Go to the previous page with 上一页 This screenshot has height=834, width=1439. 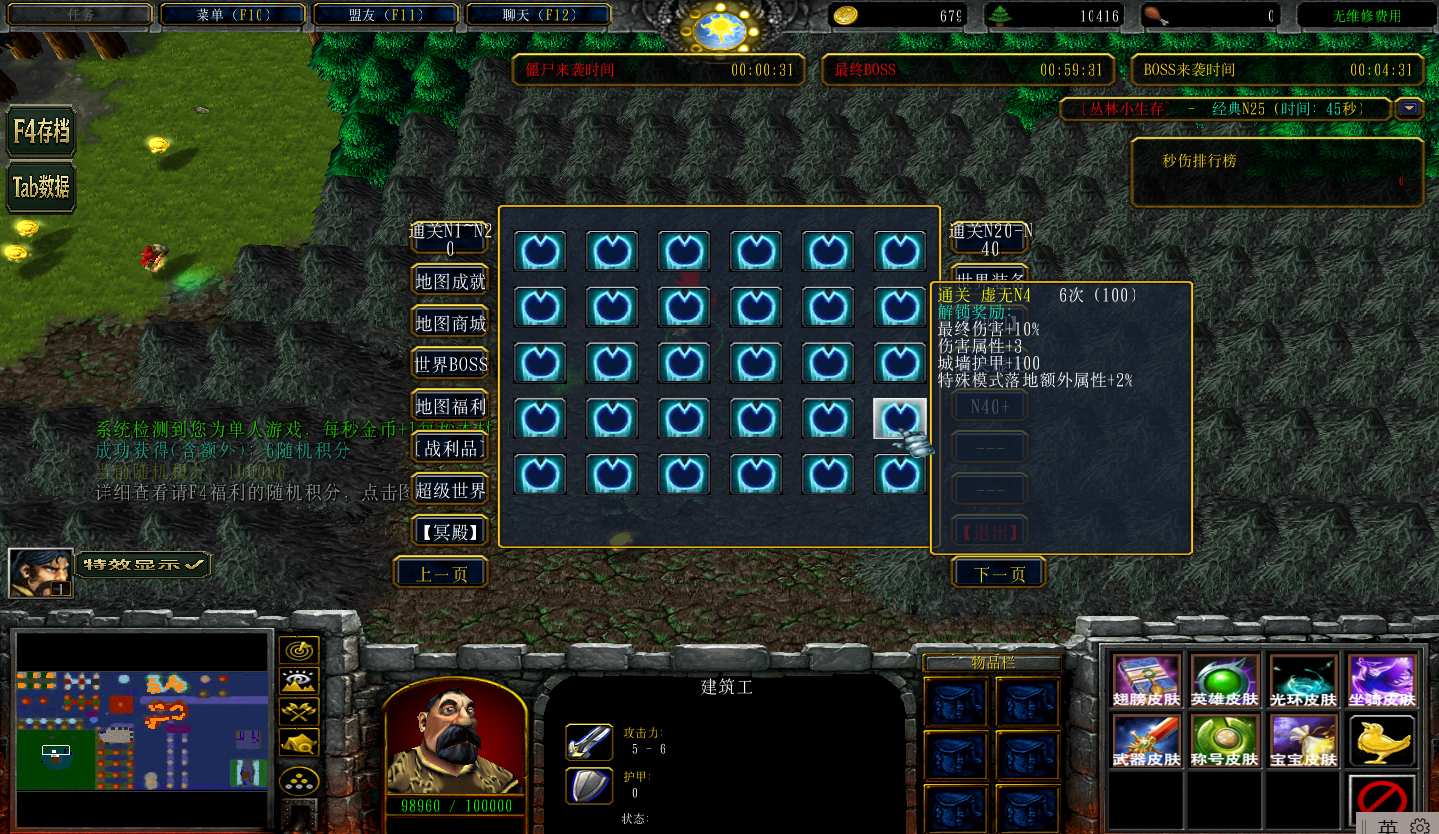point(441,574)
